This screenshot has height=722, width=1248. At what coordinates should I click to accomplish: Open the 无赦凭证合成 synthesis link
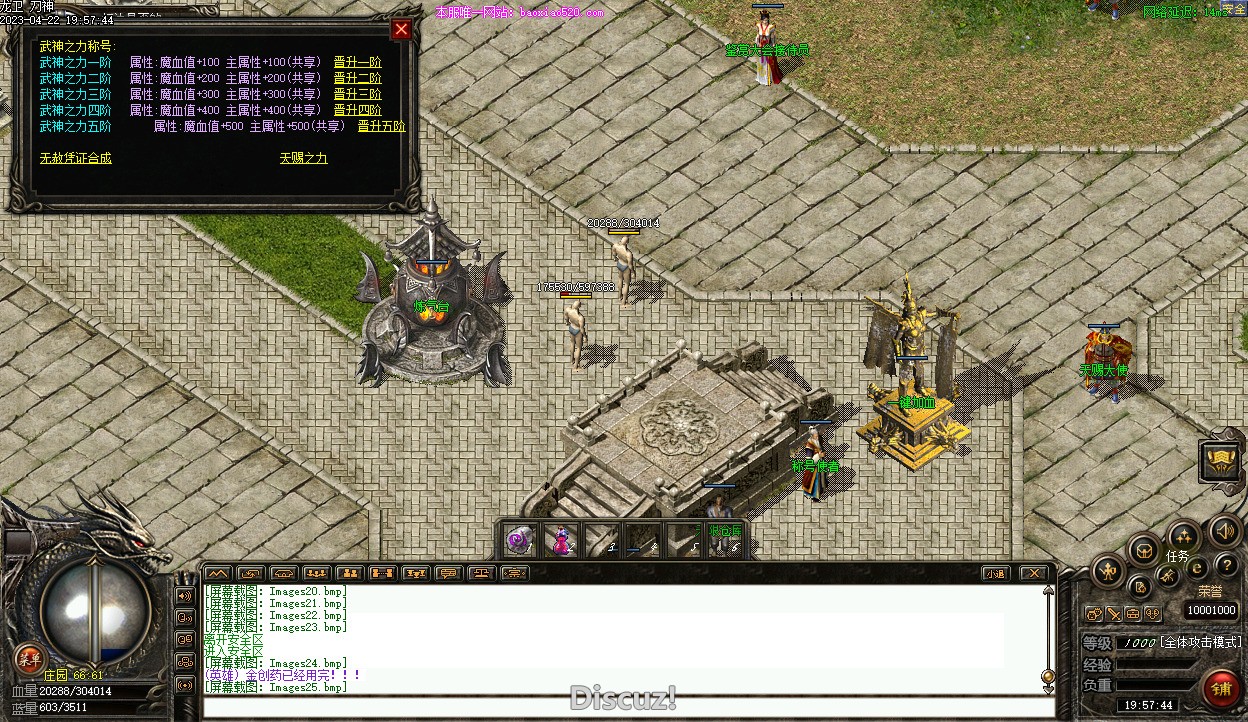[x=76, y=158]
